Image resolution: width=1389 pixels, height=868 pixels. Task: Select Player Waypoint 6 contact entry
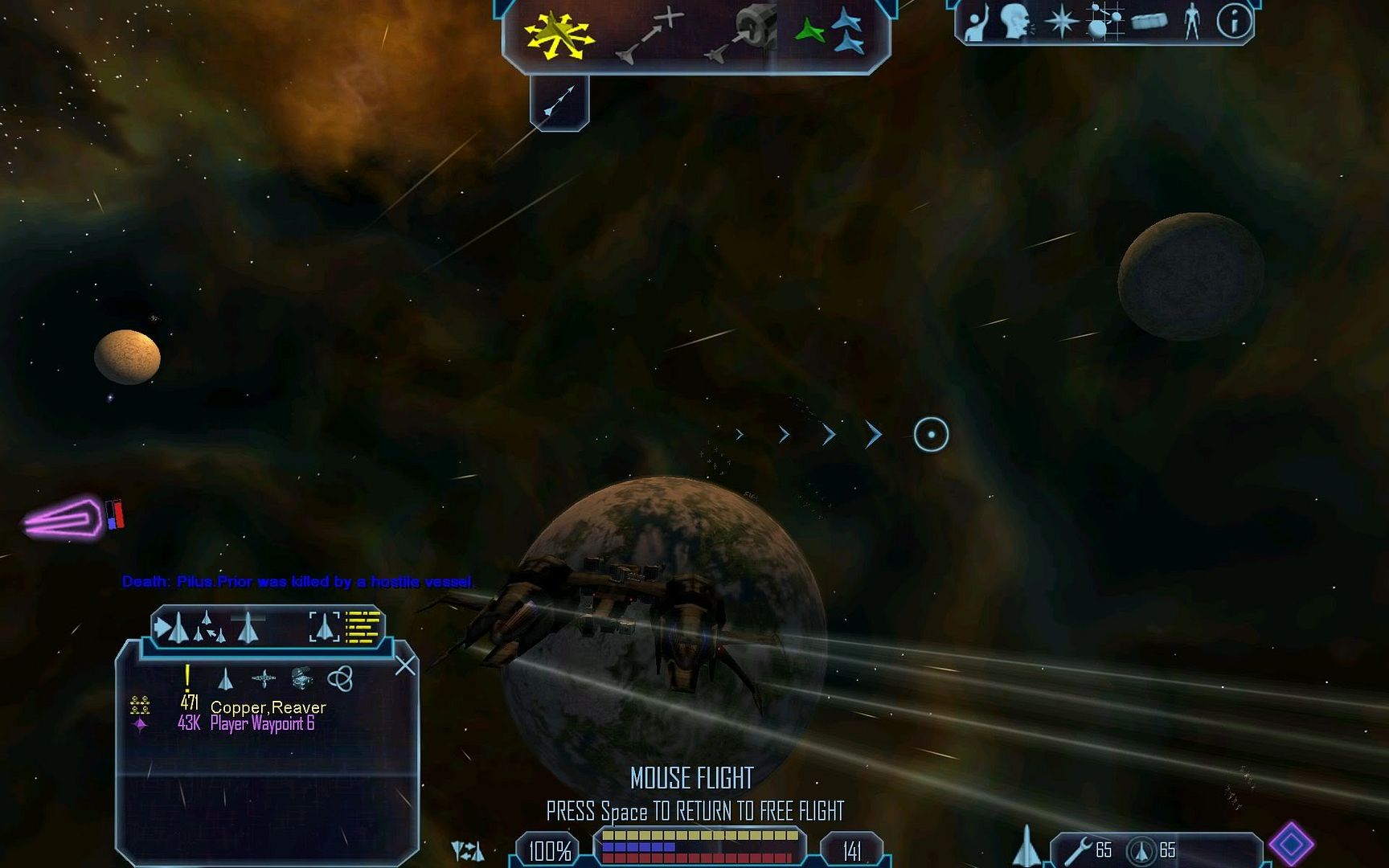tap(262, 724)
